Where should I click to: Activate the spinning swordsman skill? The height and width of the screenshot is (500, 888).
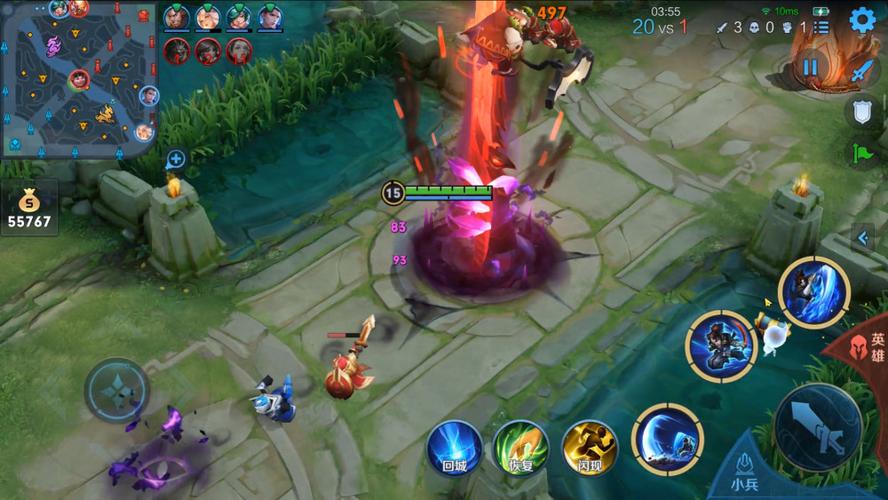720,346
